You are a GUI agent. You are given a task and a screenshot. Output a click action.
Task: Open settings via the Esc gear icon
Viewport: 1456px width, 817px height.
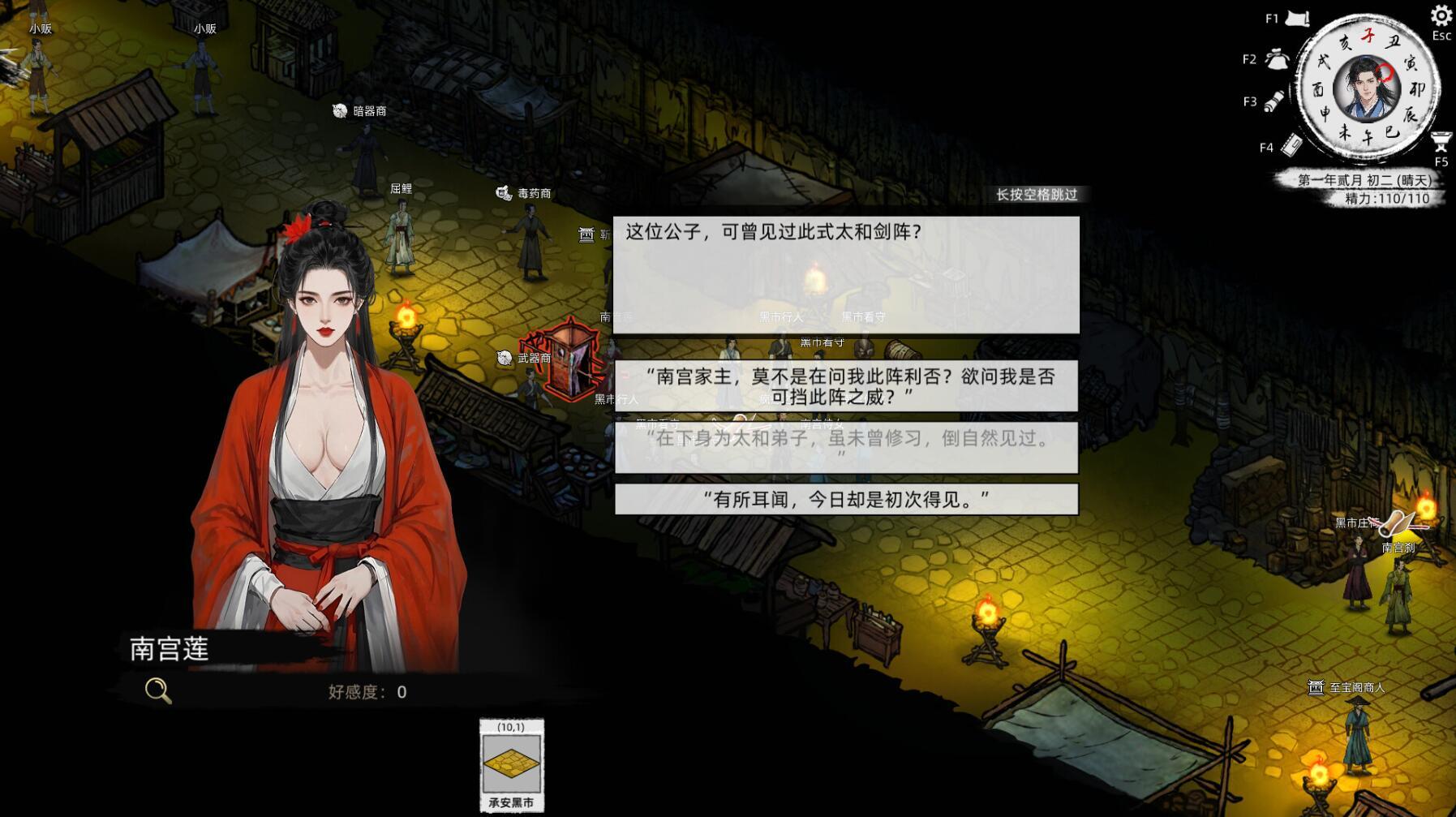[x=1441, y=16]
